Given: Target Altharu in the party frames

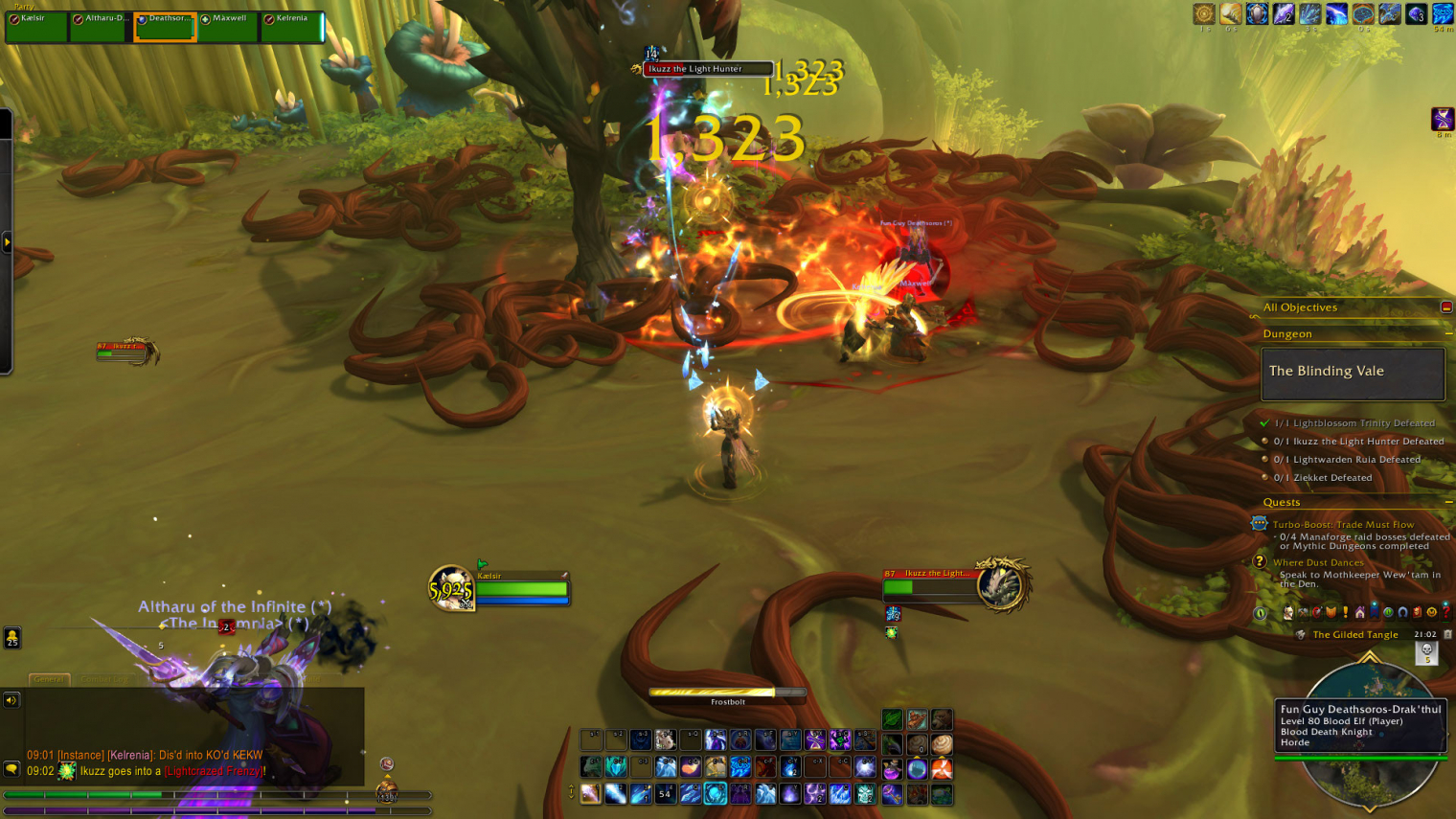Looking at the screenshot, I should coord(101,27).
